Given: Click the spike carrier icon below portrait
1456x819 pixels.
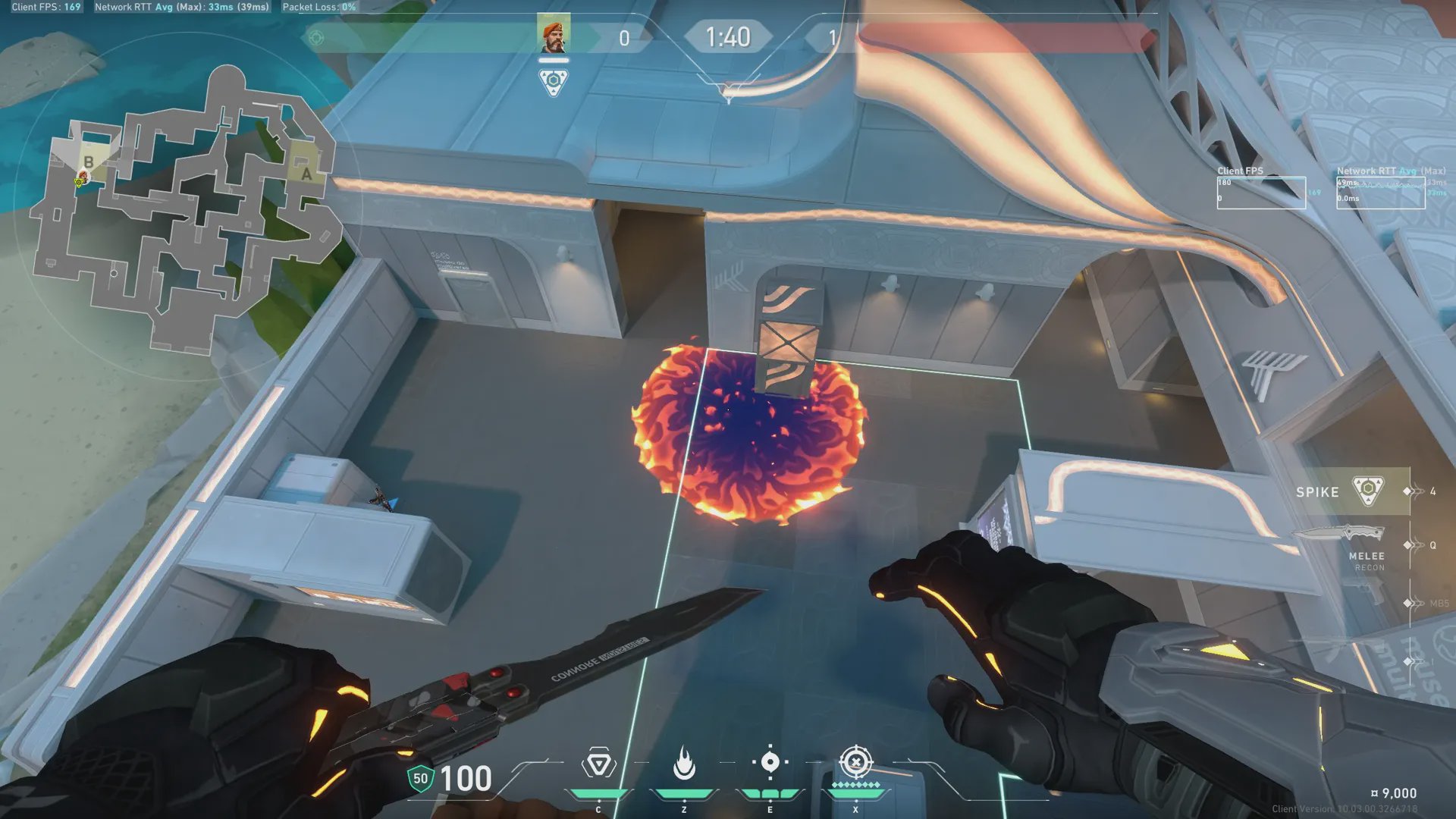Looking at the screenshot, I should pos(553,80).
